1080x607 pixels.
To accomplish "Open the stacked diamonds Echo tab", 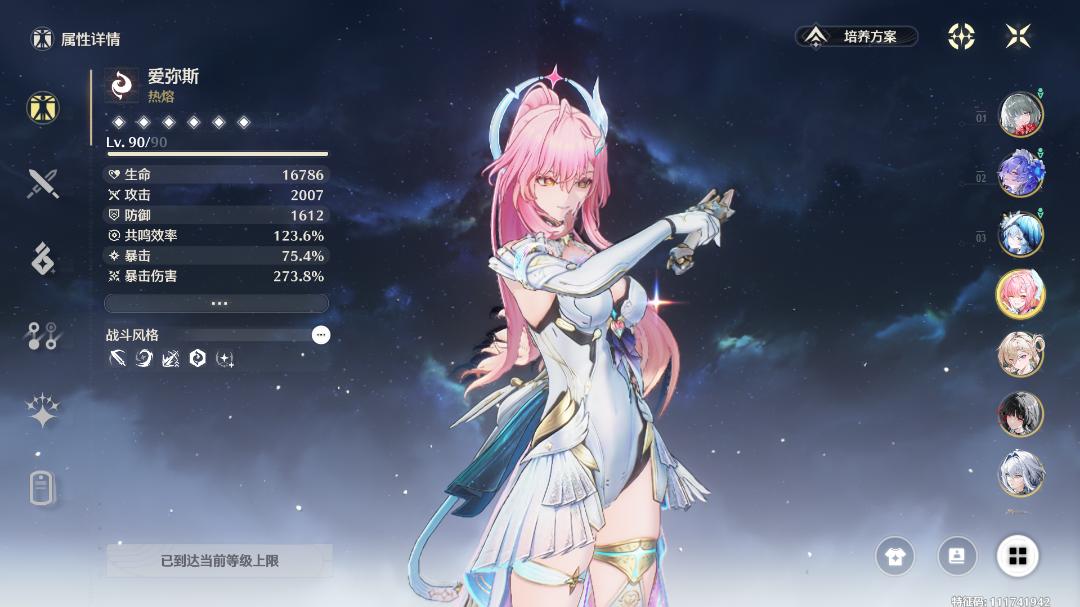I will 42,258.
